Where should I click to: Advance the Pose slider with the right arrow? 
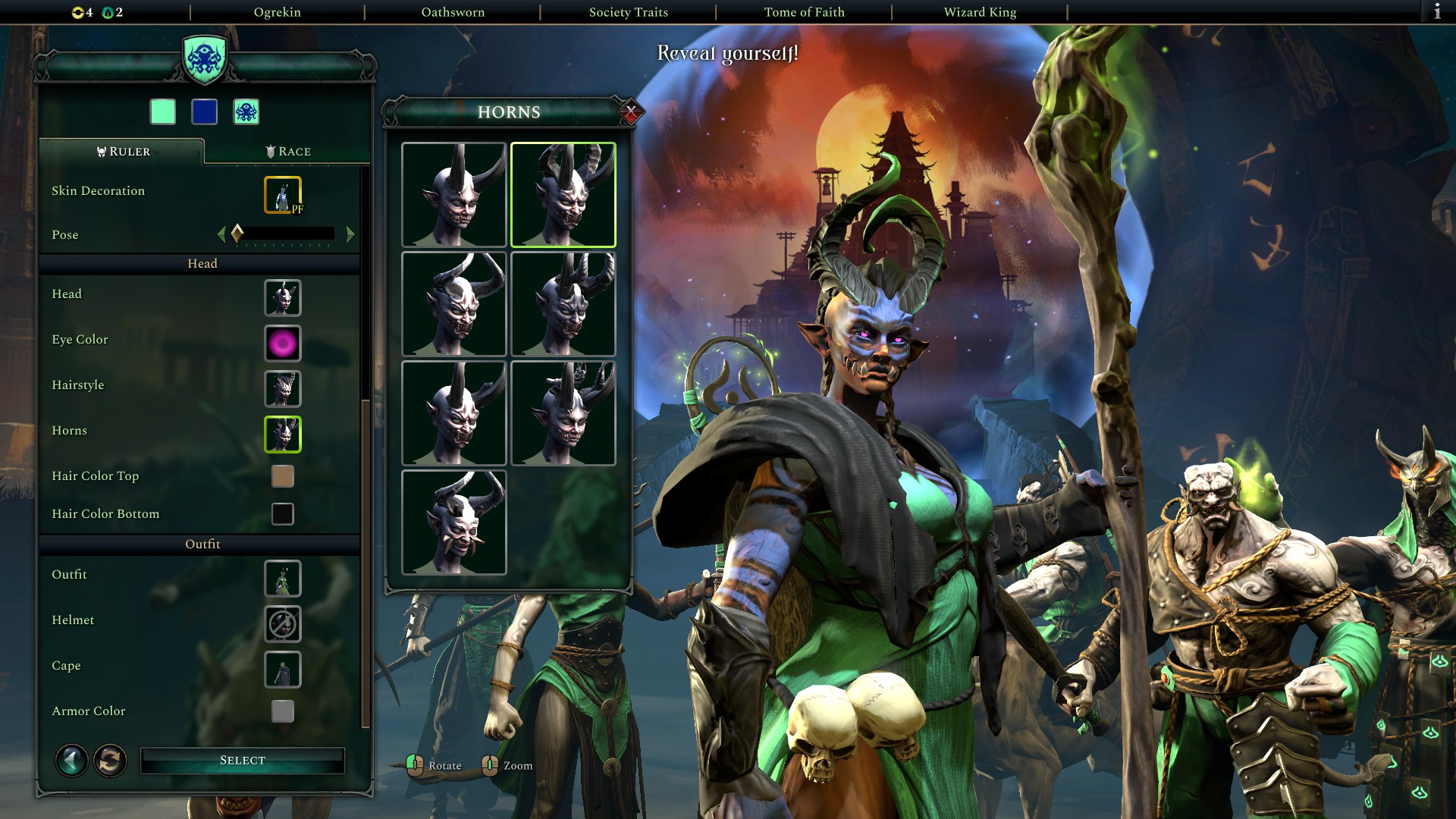351,234
